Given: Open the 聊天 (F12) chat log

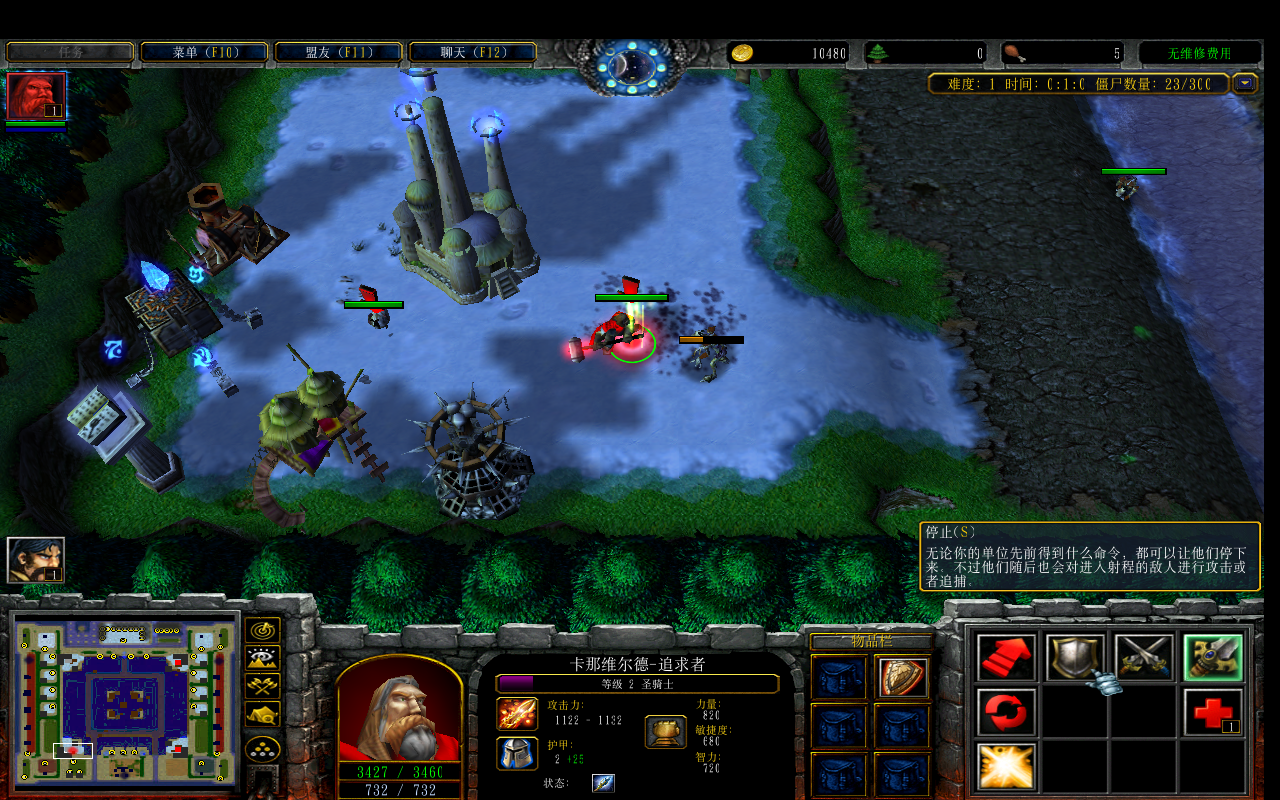Looking at the screenshot, I should [472, 52].
